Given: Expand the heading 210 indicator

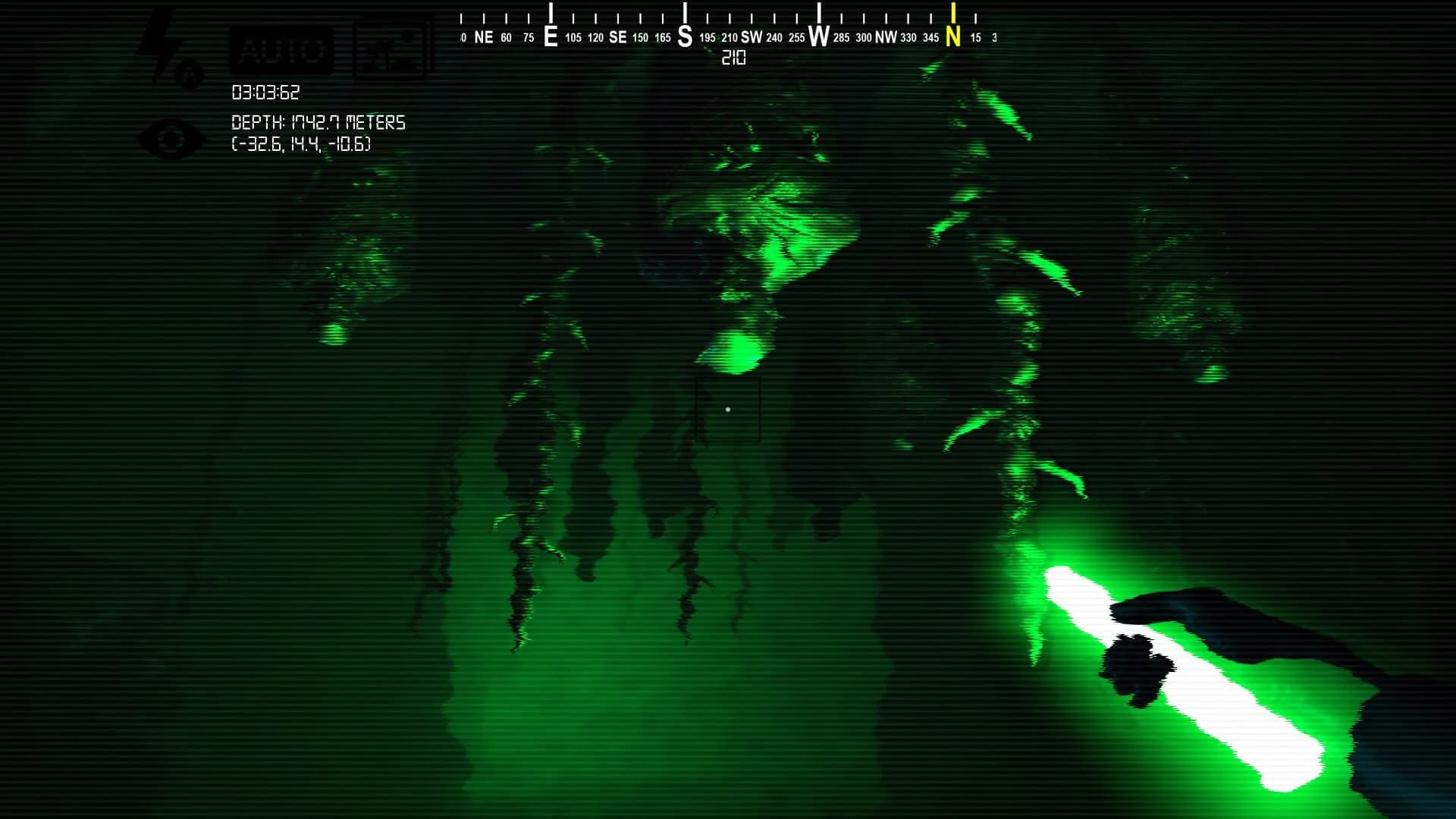Looking at the screenshot, I should [732, 58].
